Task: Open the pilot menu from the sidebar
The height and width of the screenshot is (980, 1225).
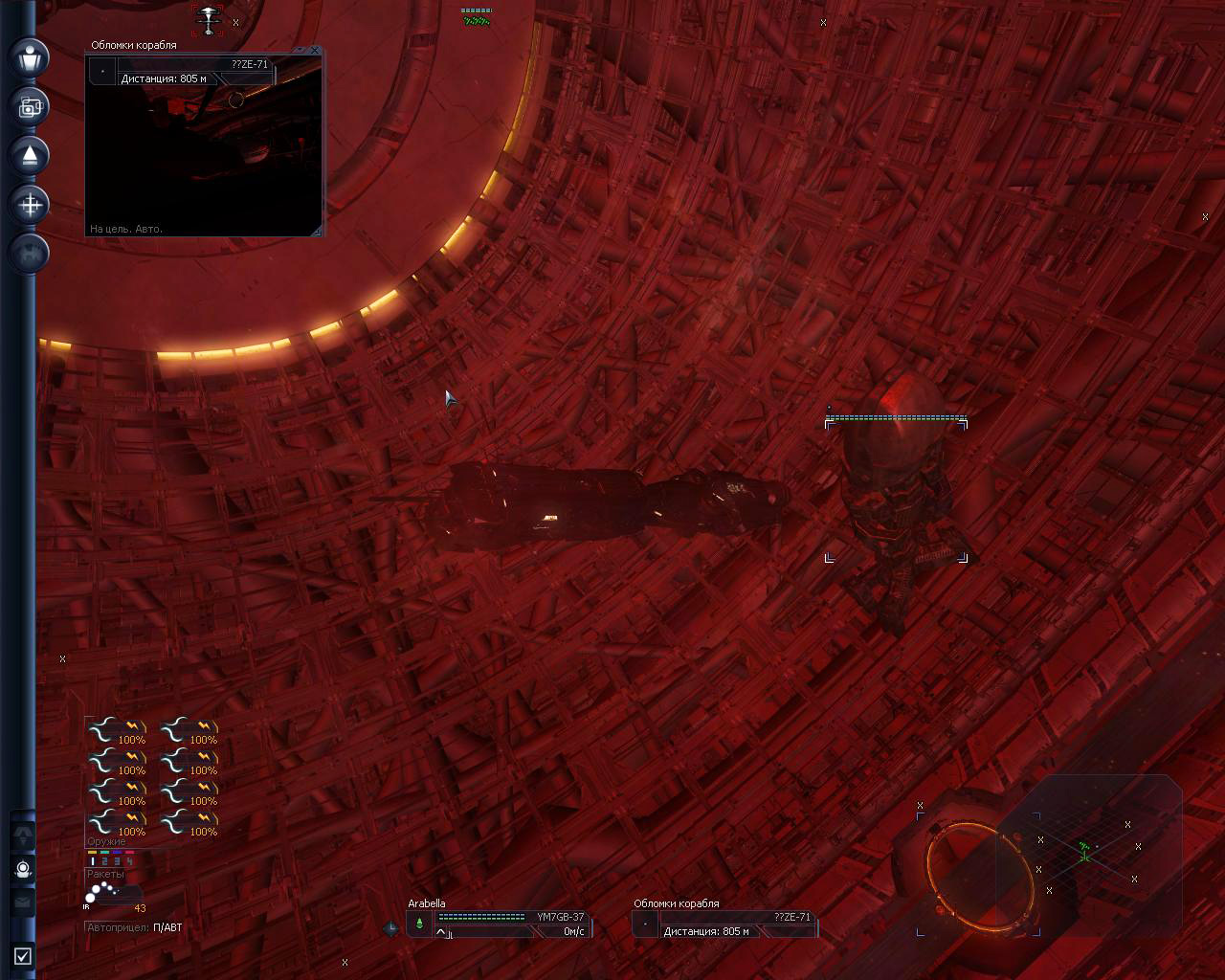Action: point(30,57)
